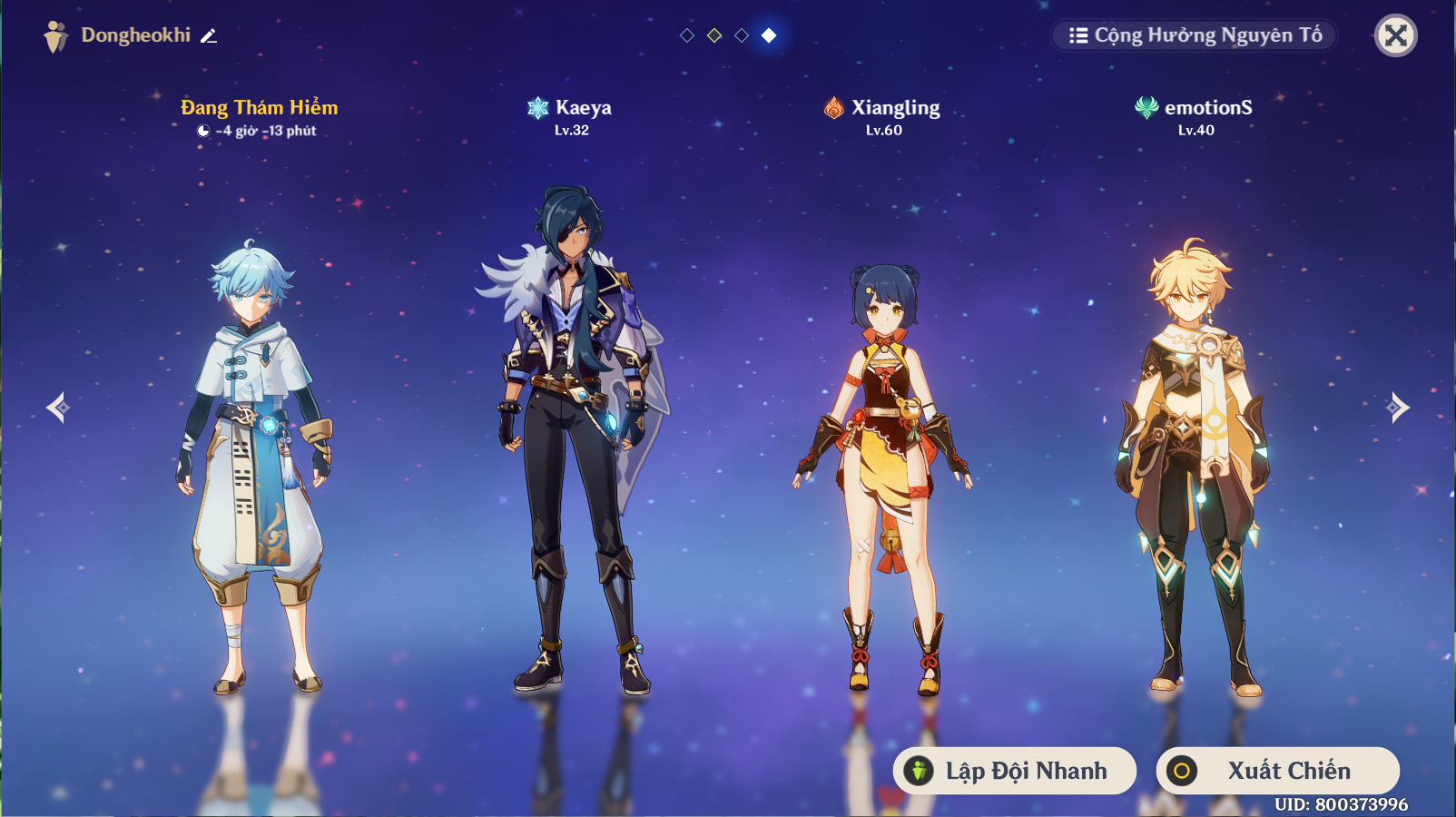Go to next party with right arrow
The height and width of the screenshot is (817, 1456).
[x=1398, y=408]
